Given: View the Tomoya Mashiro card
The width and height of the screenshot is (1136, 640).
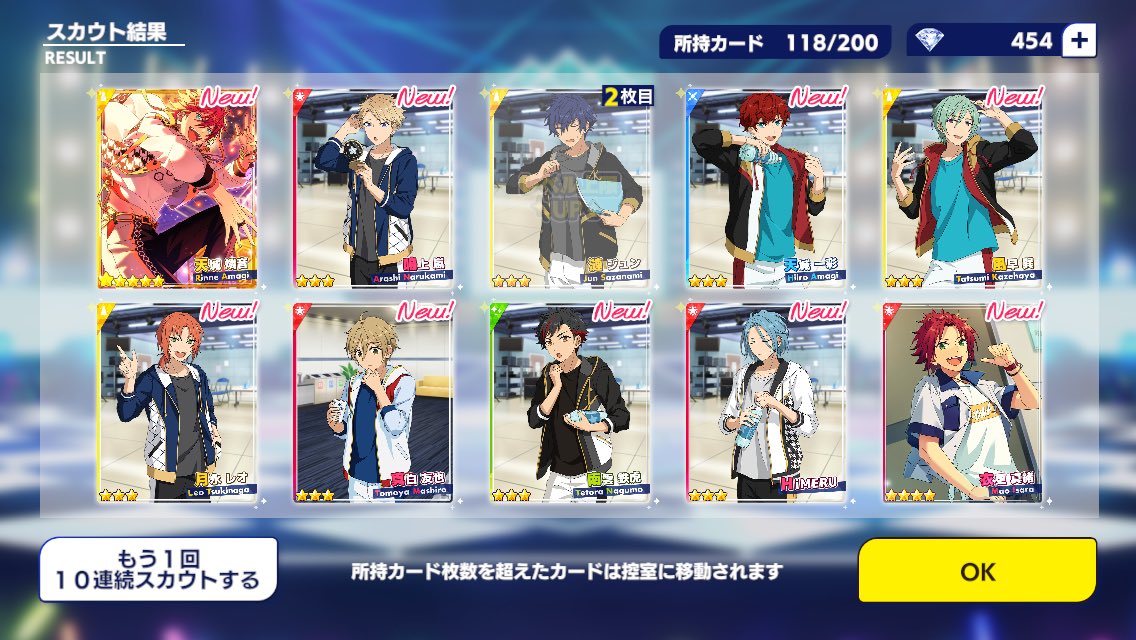Looking at the screenshot, I should point(373,401).
